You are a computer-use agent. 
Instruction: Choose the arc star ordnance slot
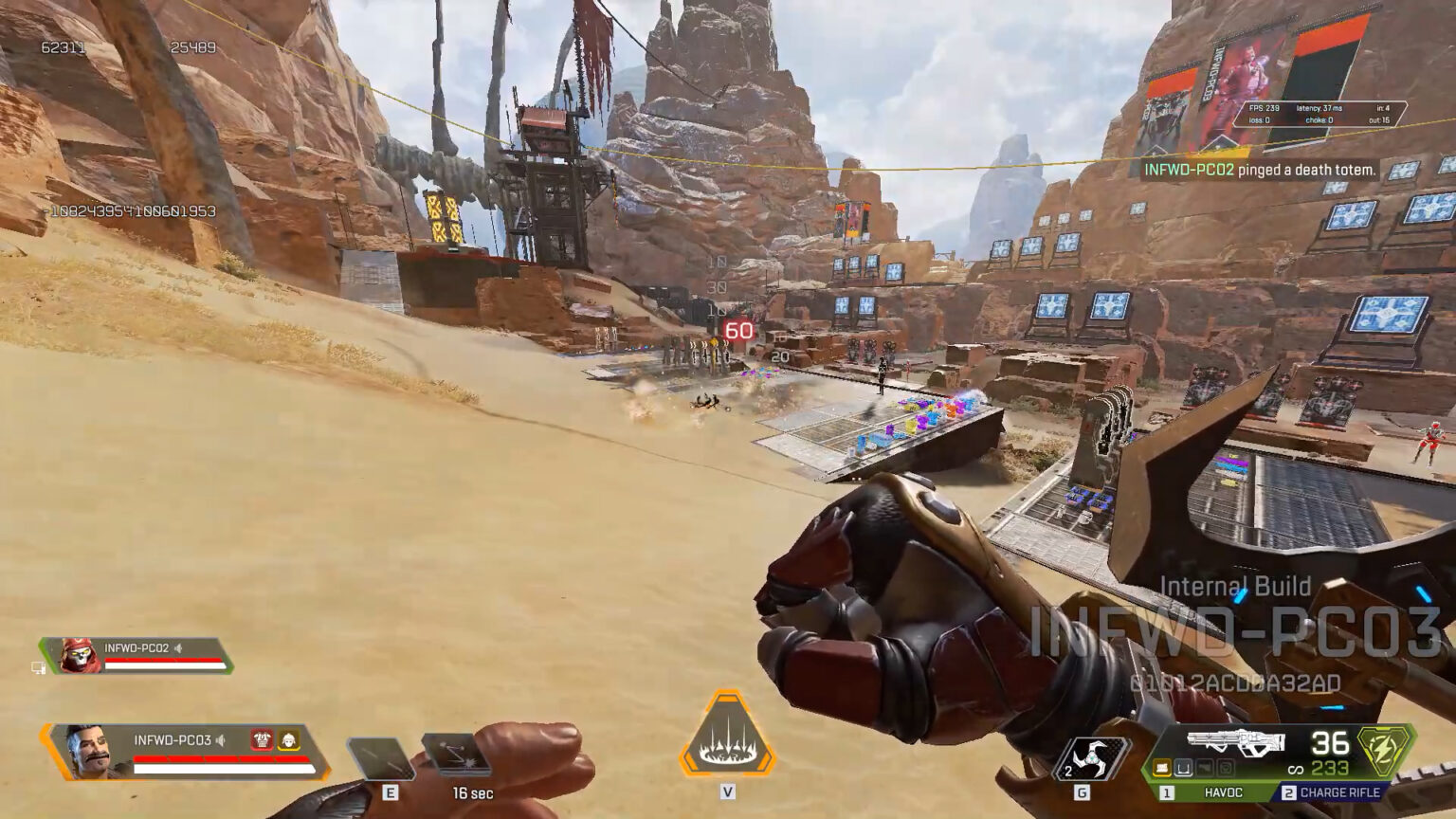[x=1093, y=758]
